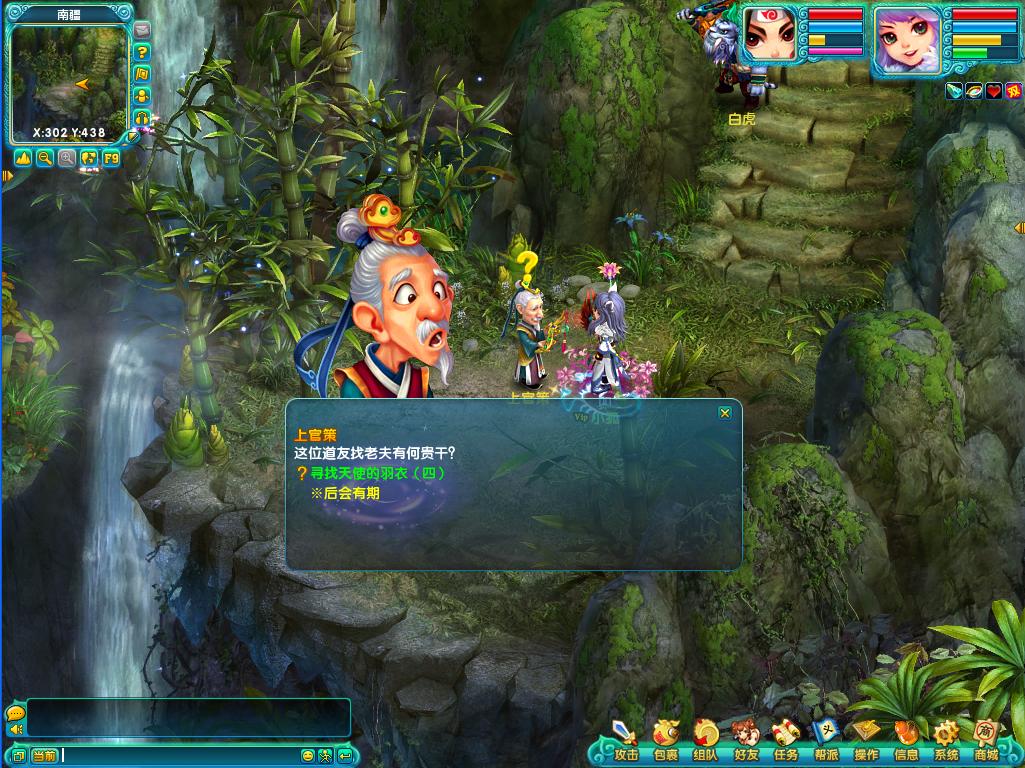Click the F9 button under minimap
The width and height of the screenshot is (1025, 768).
[x=110, y=158]
